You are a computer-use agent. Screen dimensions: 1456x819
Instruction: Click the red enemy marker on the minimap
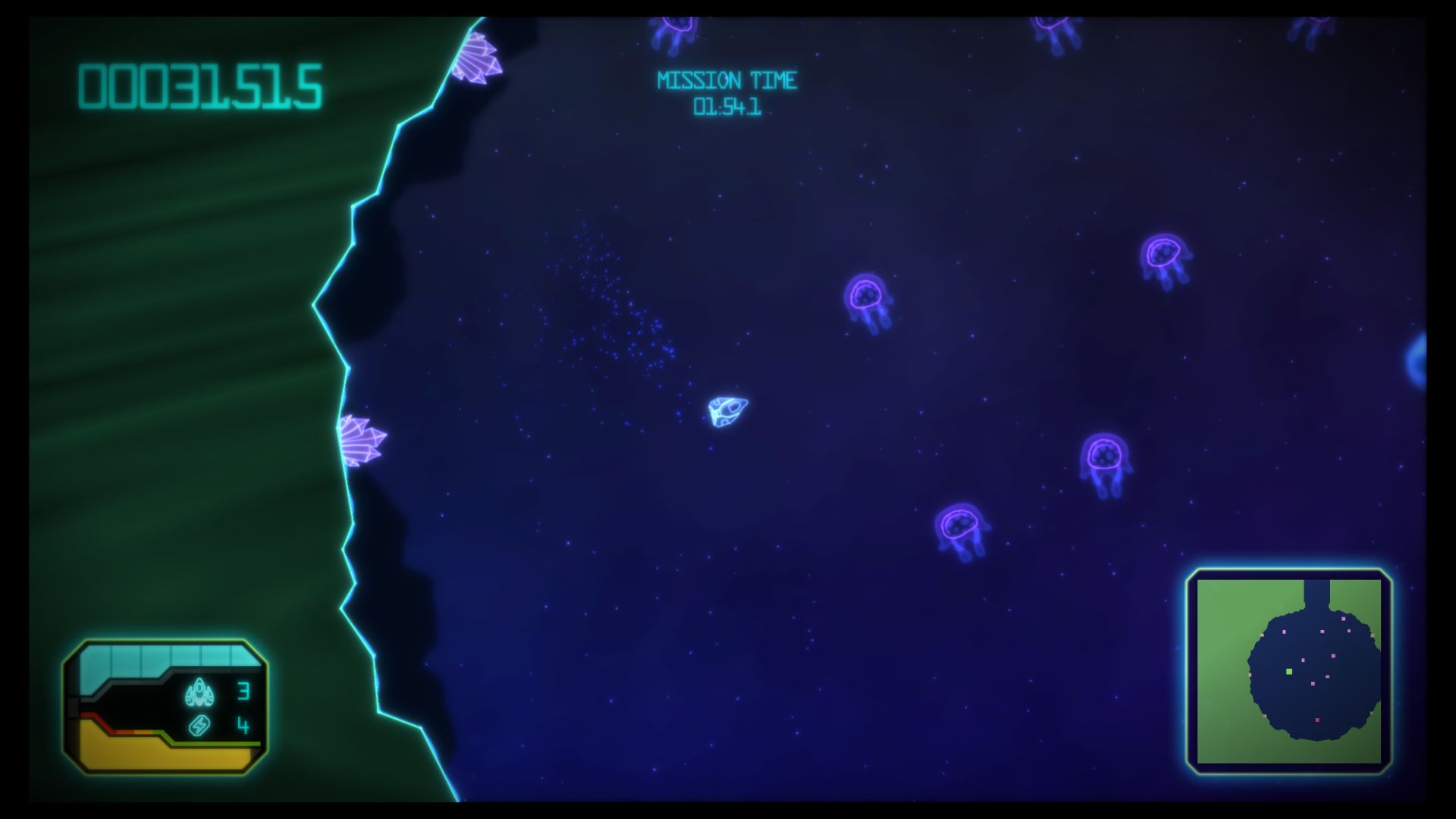(1317, 720)
